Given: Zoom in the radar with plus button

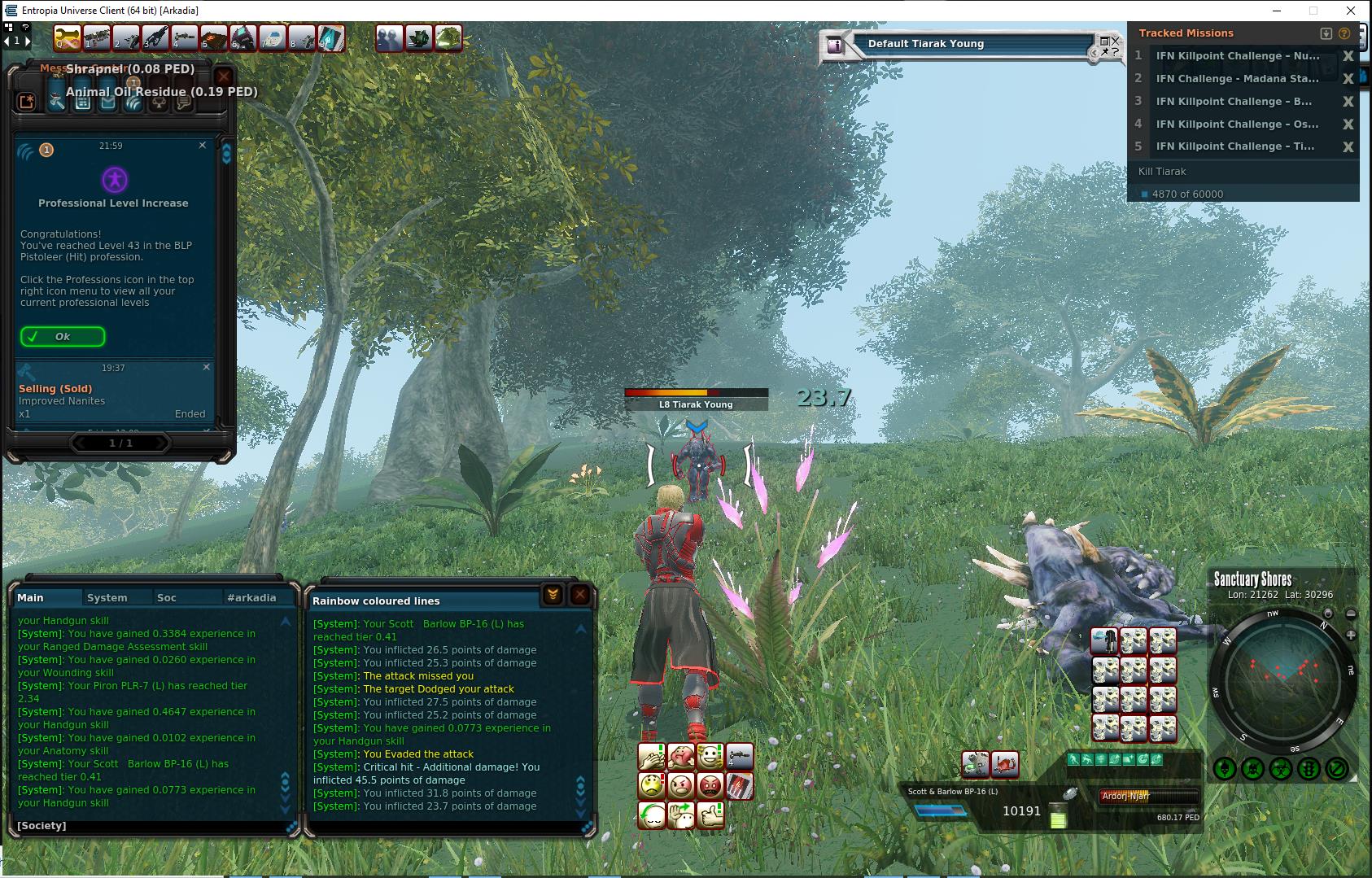Looking at the screenshot, I should pos(1351,635).
